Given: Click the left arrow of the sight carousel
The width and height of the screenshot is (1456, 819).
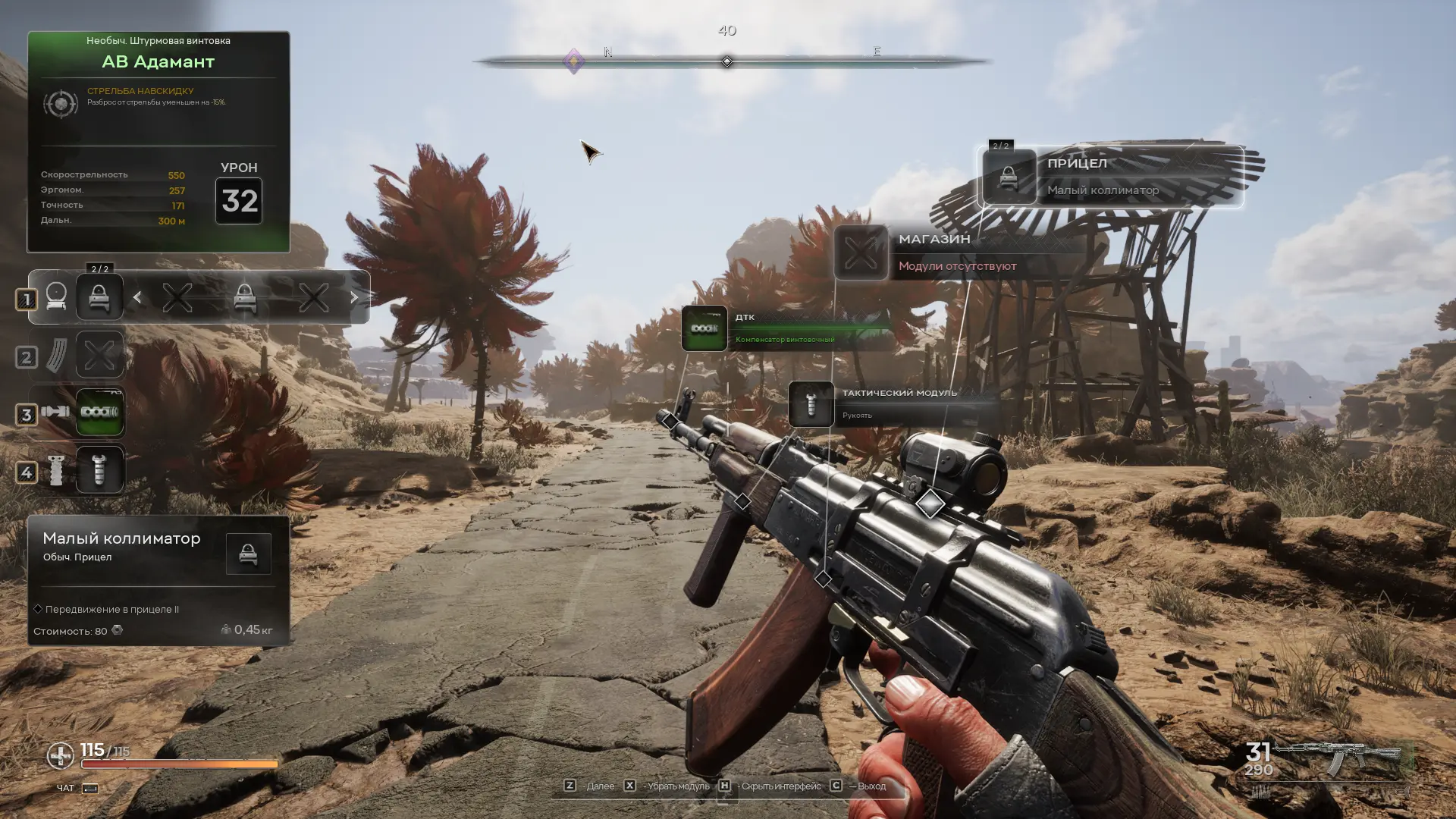Looking at the screenshot, I should [137, 298].
